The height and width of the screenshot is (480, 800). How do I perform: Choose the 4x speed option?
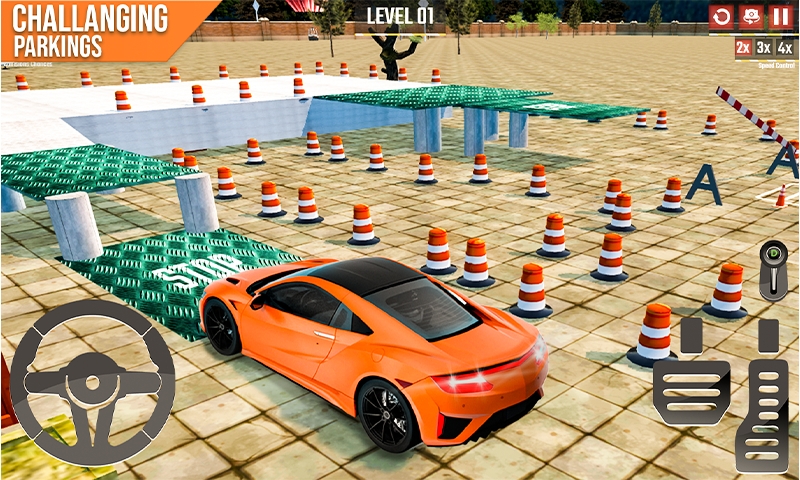tap(785, 47)
